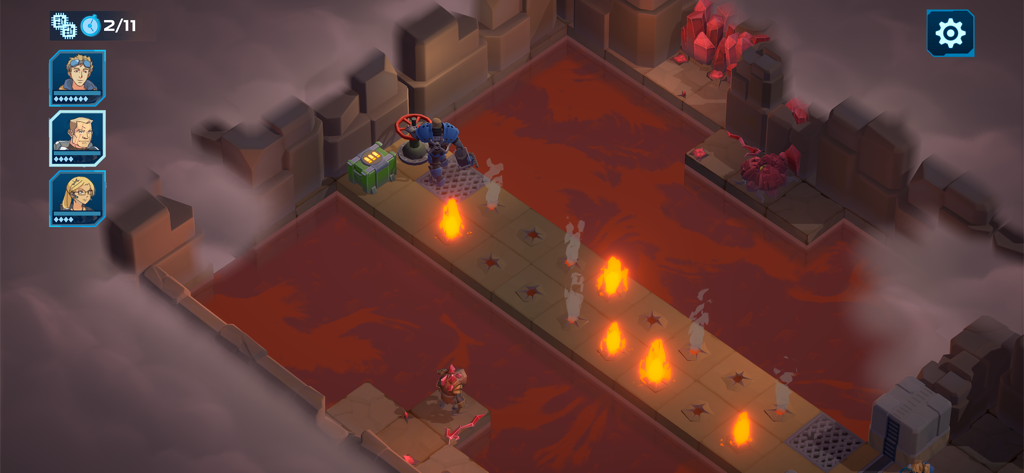Viewport: 1024px width, 473px height.
Task: Open the settings gear menu
Action: tap(949, 34)
